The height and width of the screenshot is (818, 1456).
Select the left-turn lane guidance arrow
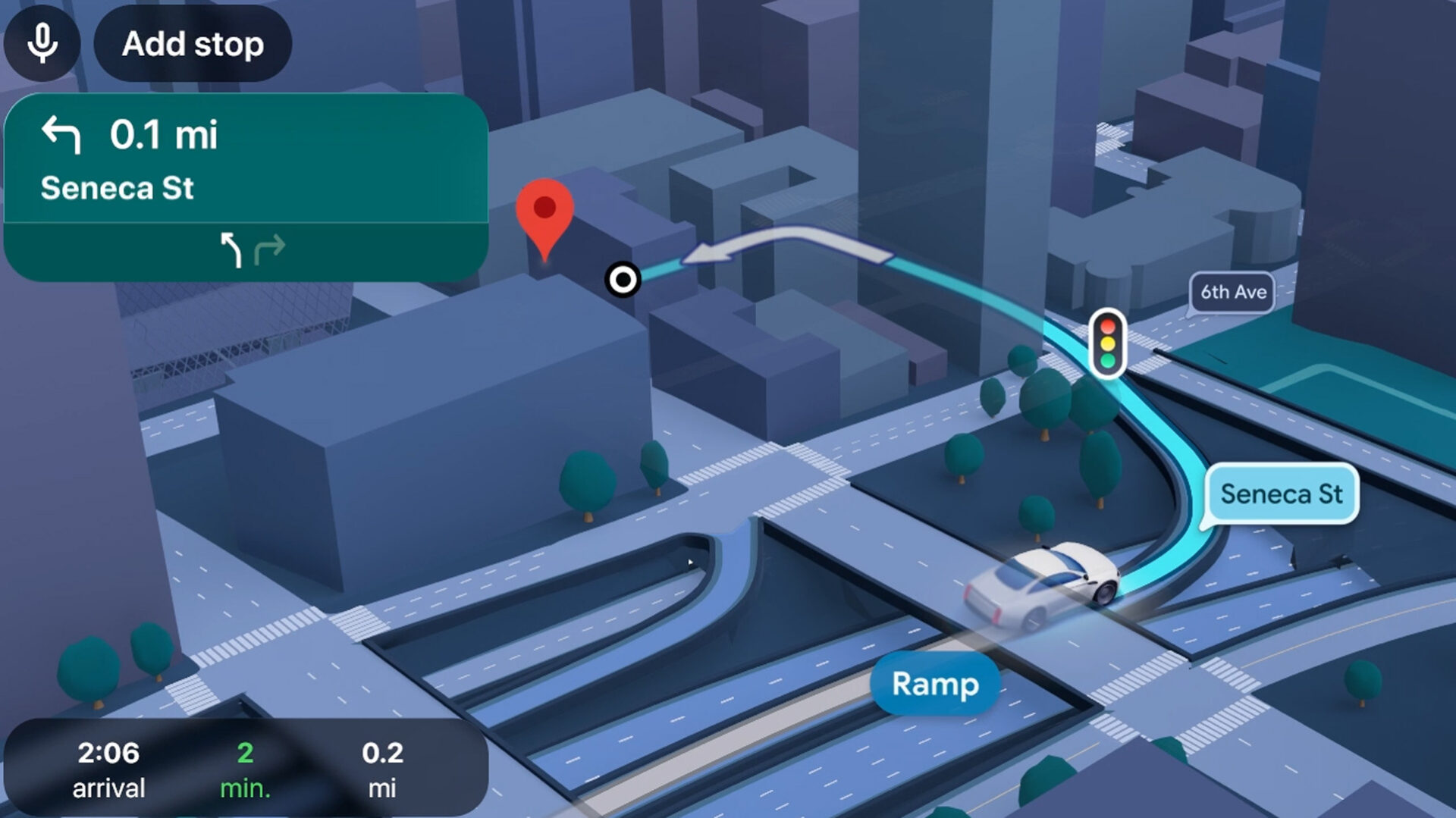point(231,248)
